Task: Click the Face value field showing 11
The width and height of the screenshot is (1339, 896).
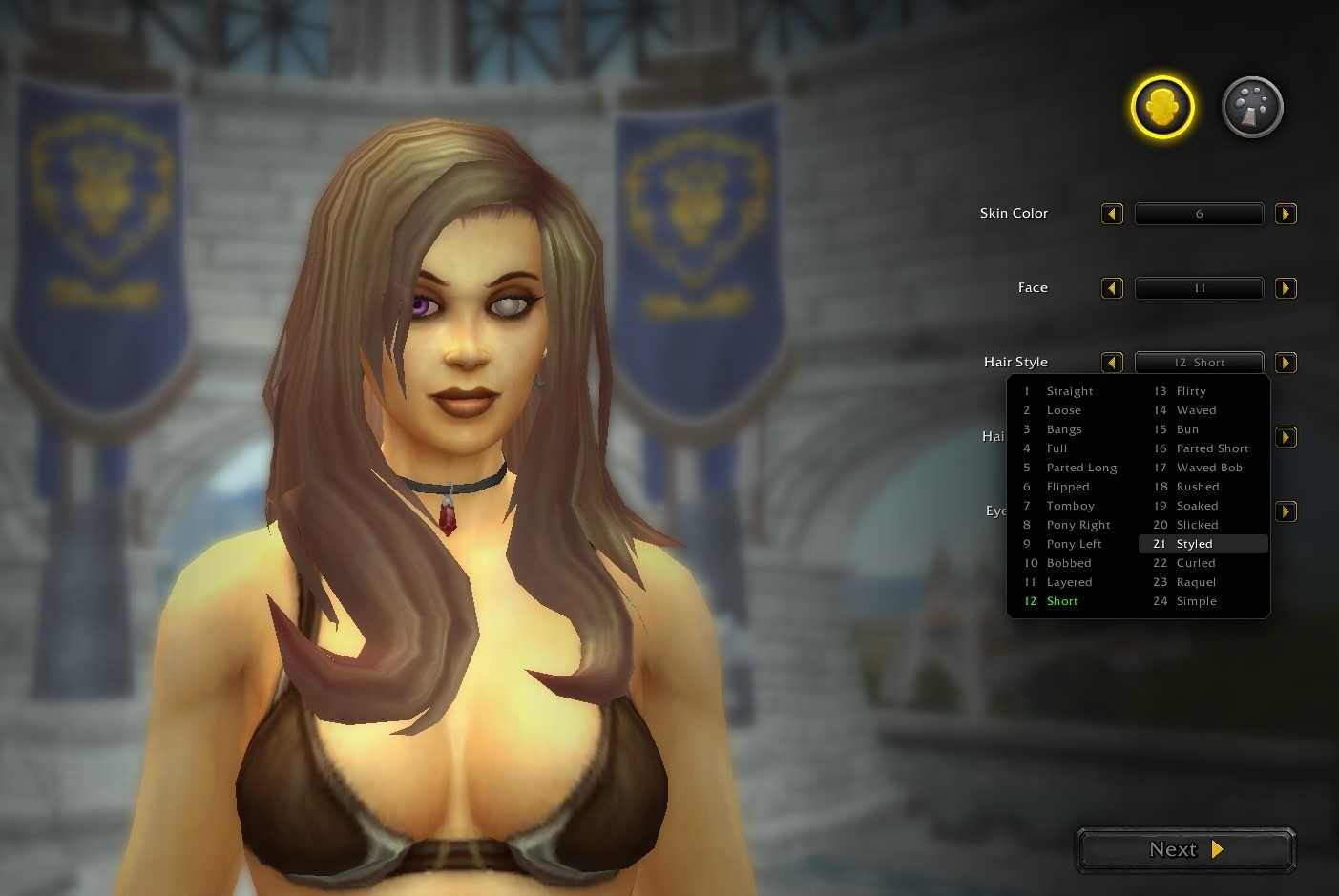Action: [1199, 287]
